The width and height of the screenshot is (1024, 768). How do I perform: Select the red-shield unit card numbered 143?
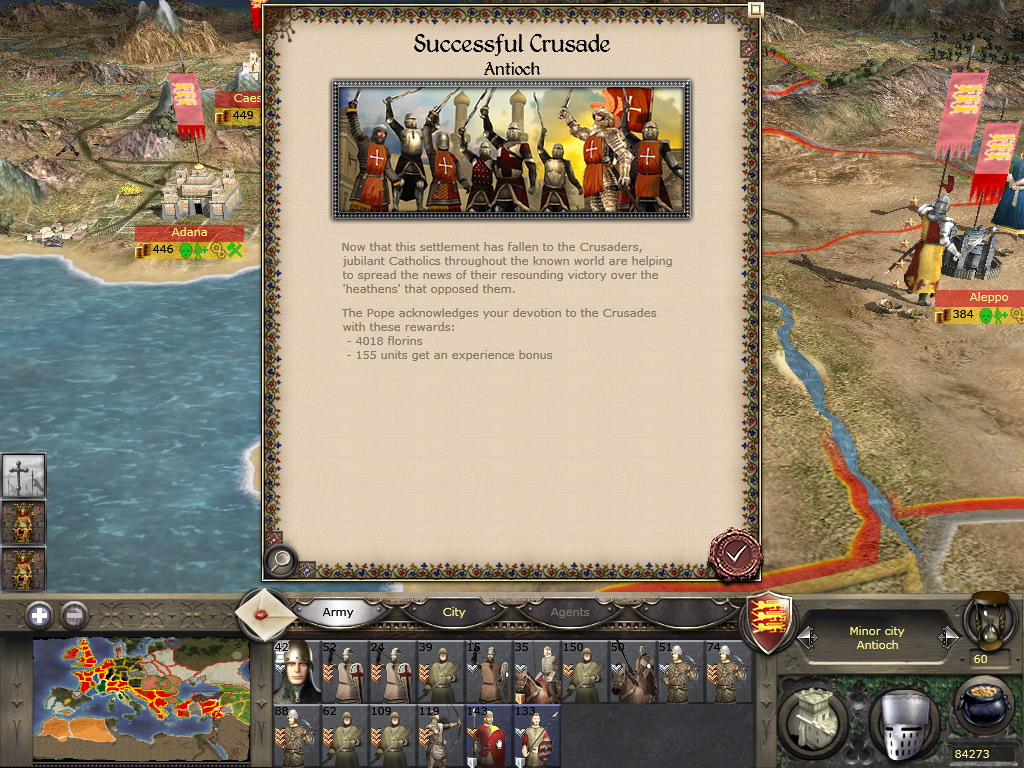coord(489,736)
